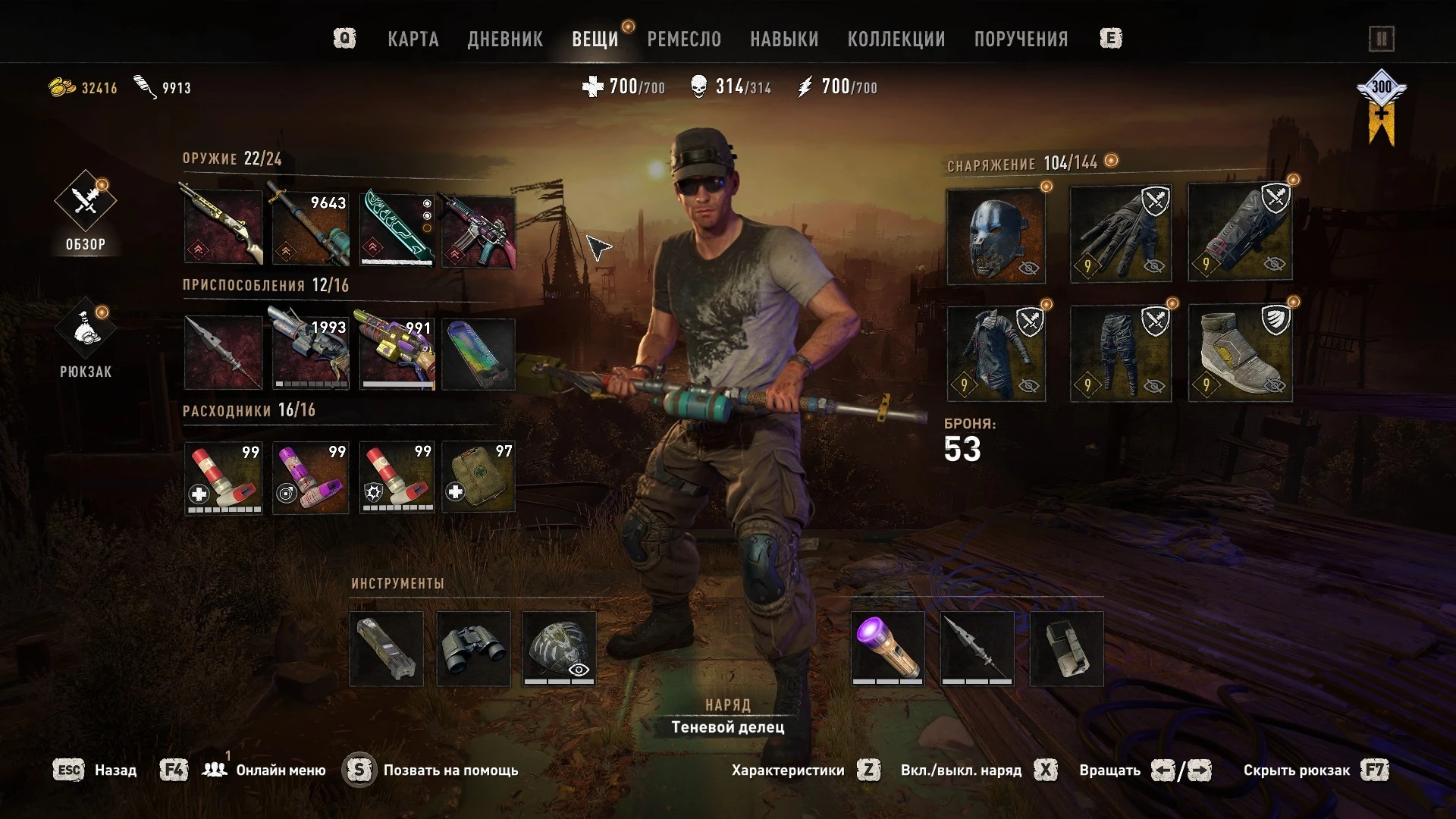
Task: Switch to the РЕМЕСЛО tab
Action: (x=683, y=39)
